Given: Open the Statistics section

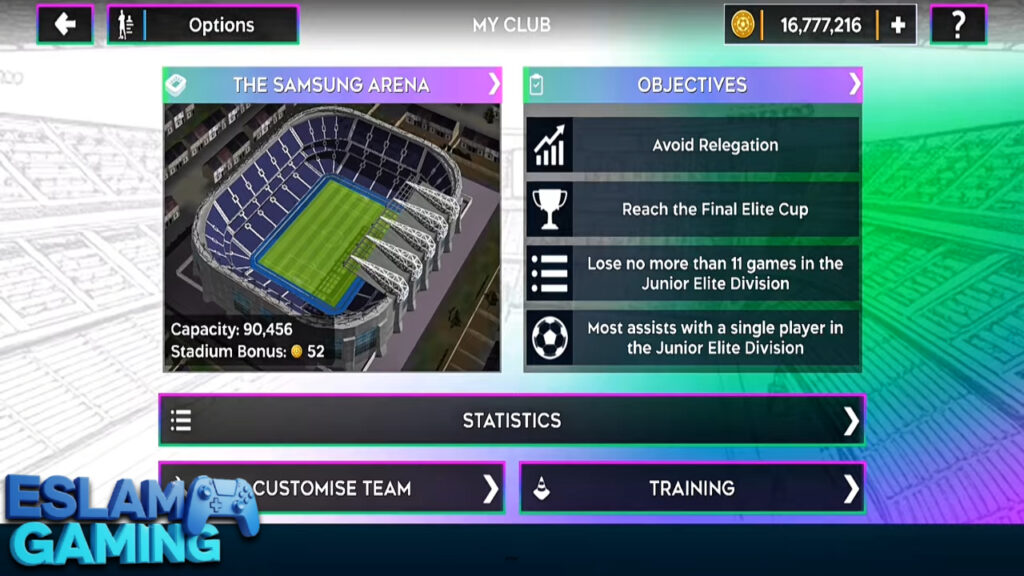Looking at the screenshot, I should (x=511, y=420).
